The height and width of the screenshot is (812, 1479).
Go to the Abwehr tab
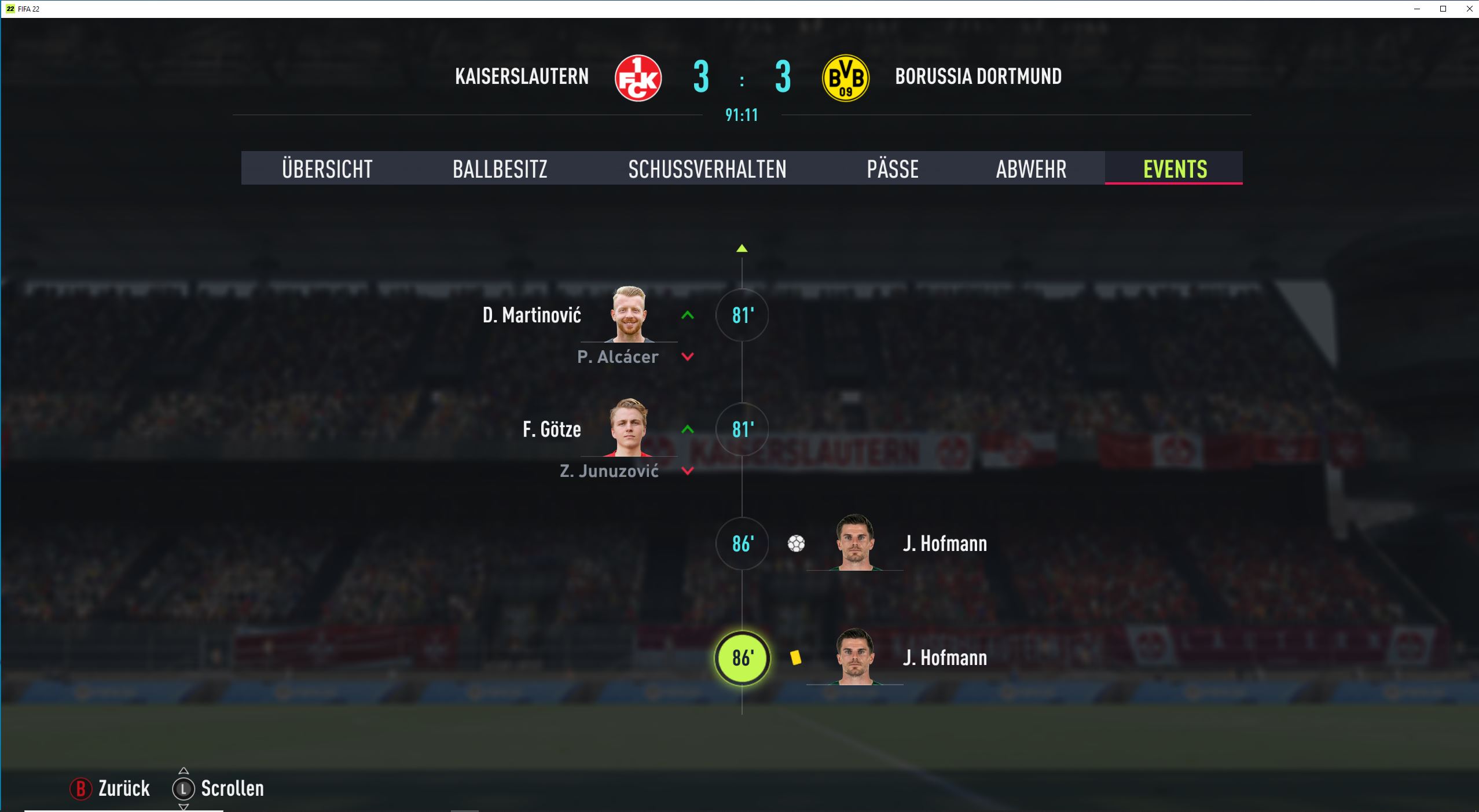[x=1031, y=168]
